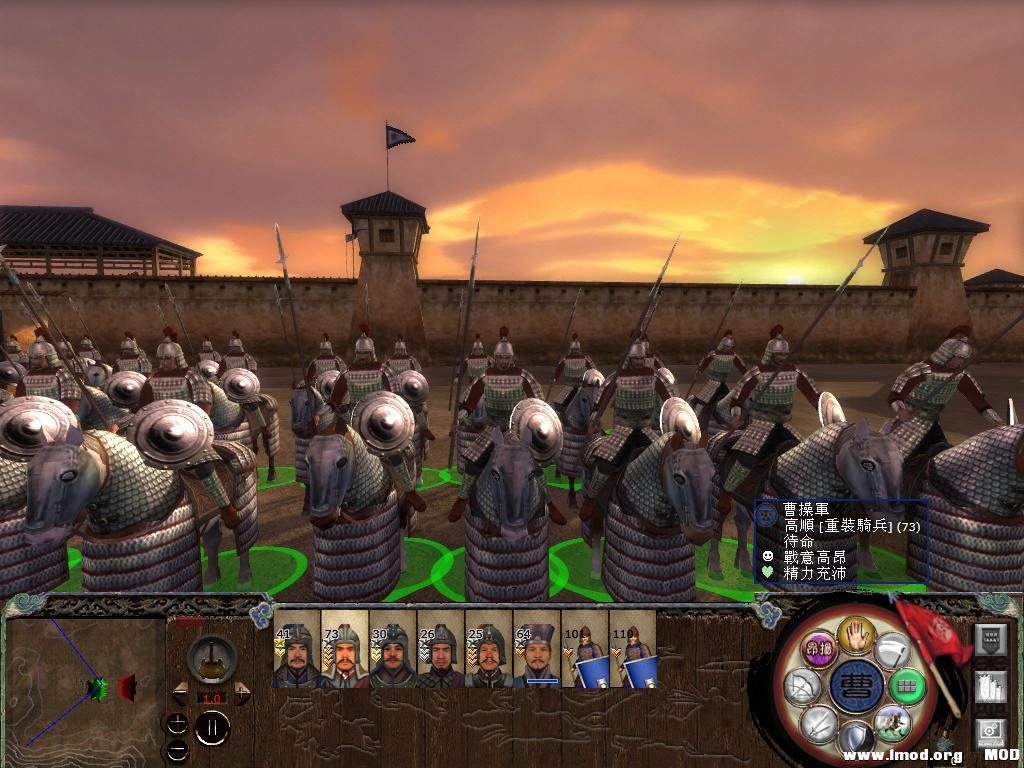1024x768 pixels.
Task: Zoom in the minimap with round plus button
Action: tap(177, 724)
